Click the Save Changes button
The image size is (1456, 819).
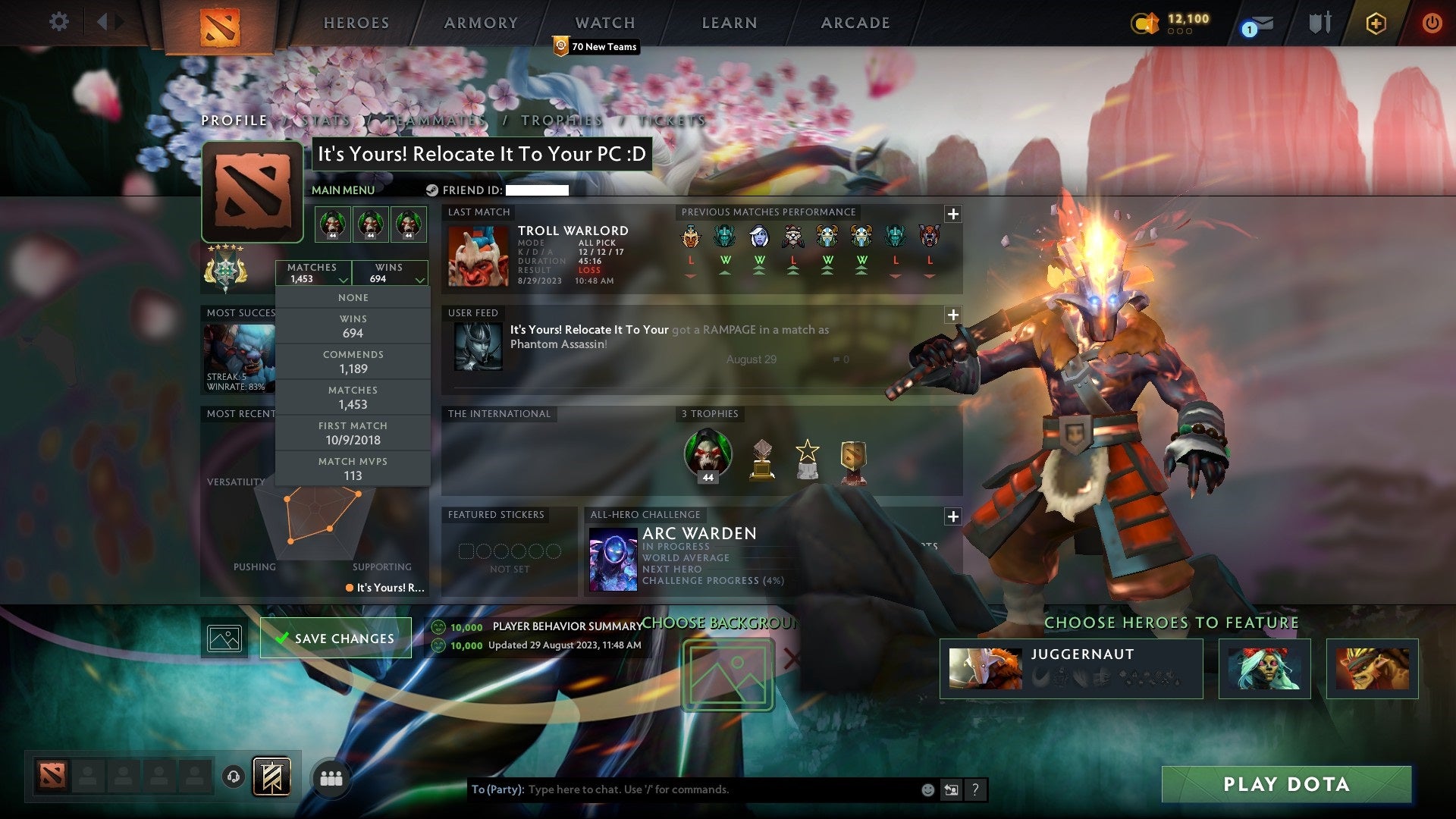pos(334,638)
